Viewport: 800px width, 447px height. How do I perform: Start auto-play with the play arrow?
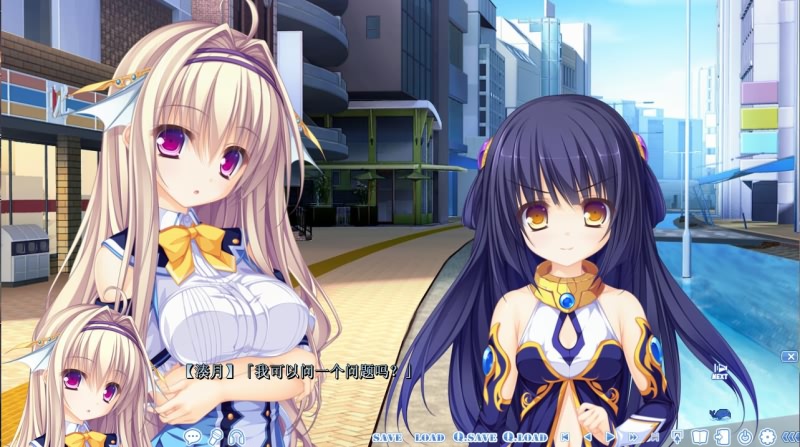point(610,437)
